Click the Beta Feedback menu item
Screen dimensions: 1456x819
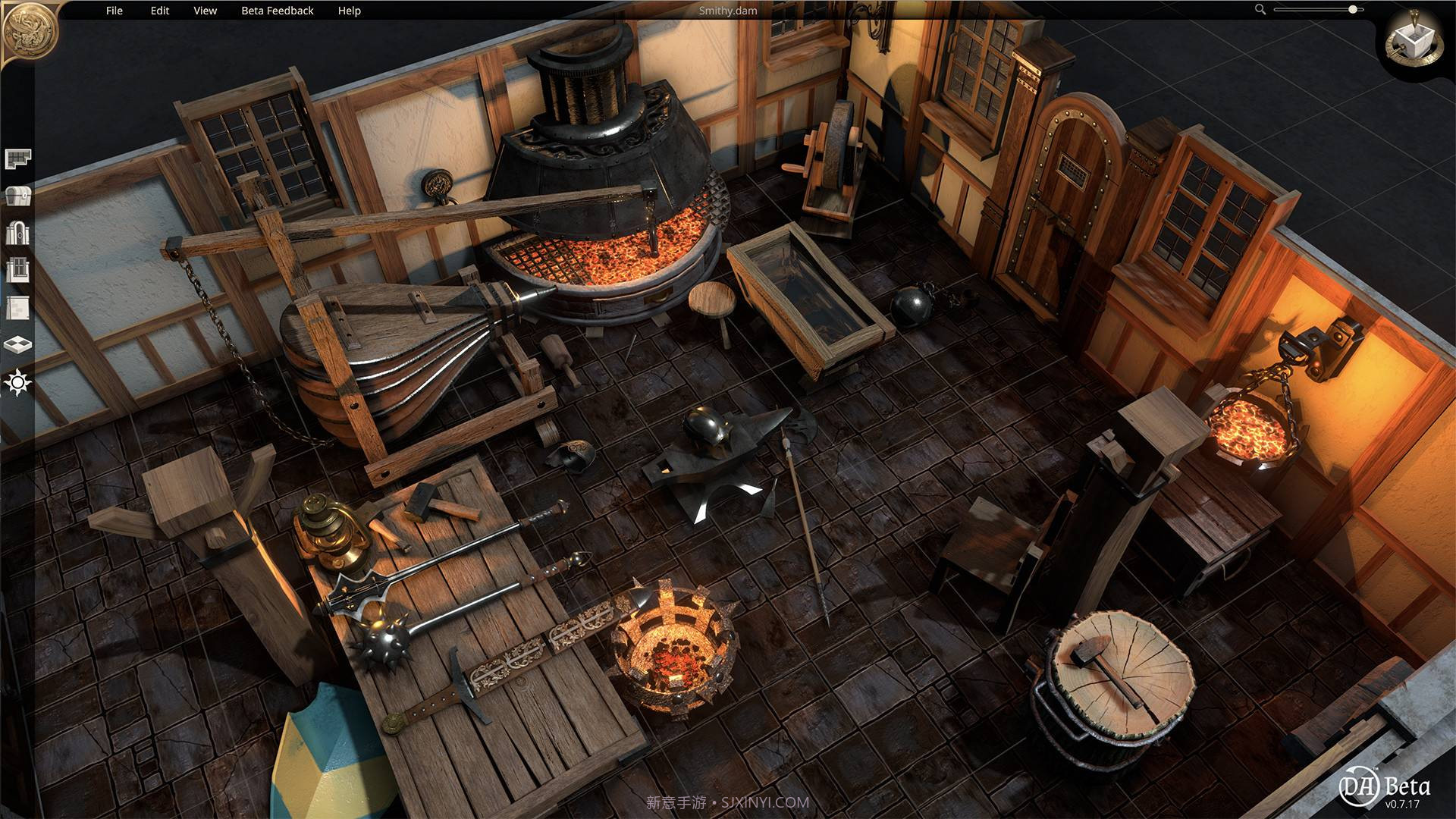(278, 11)
